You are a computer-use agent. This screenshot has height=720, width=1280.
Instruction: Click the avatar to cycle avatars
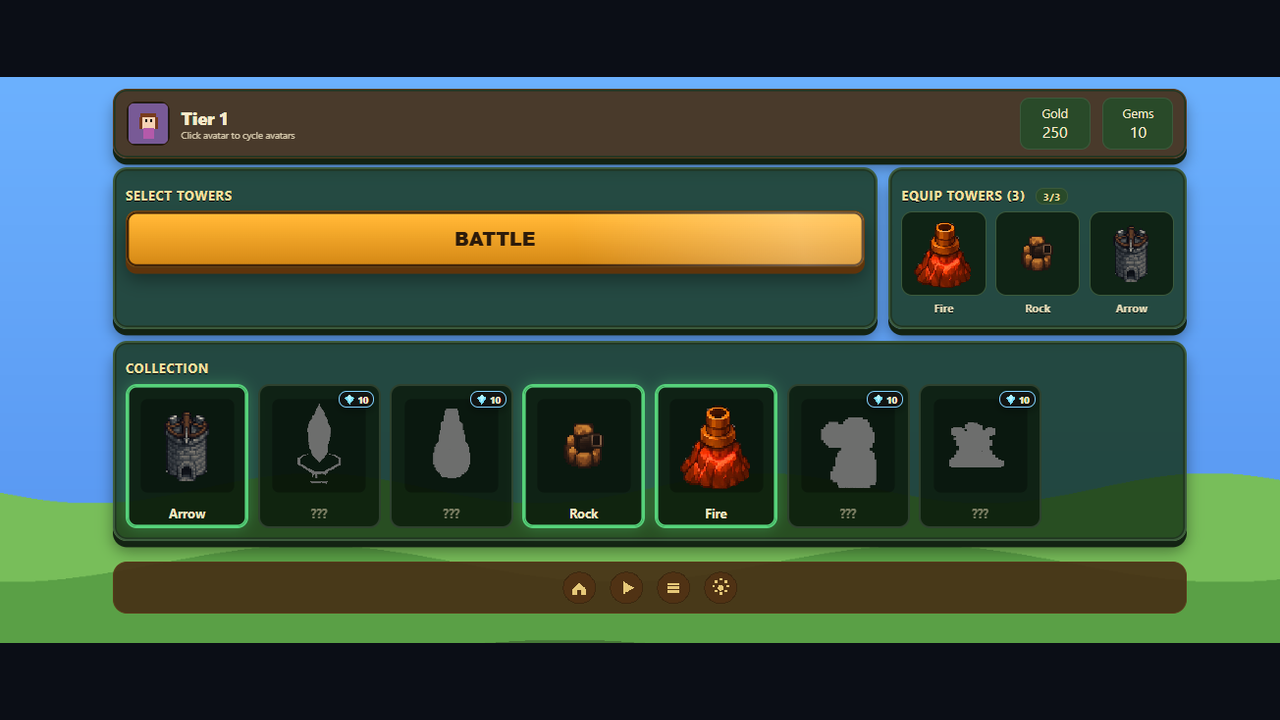pos(147,123)
